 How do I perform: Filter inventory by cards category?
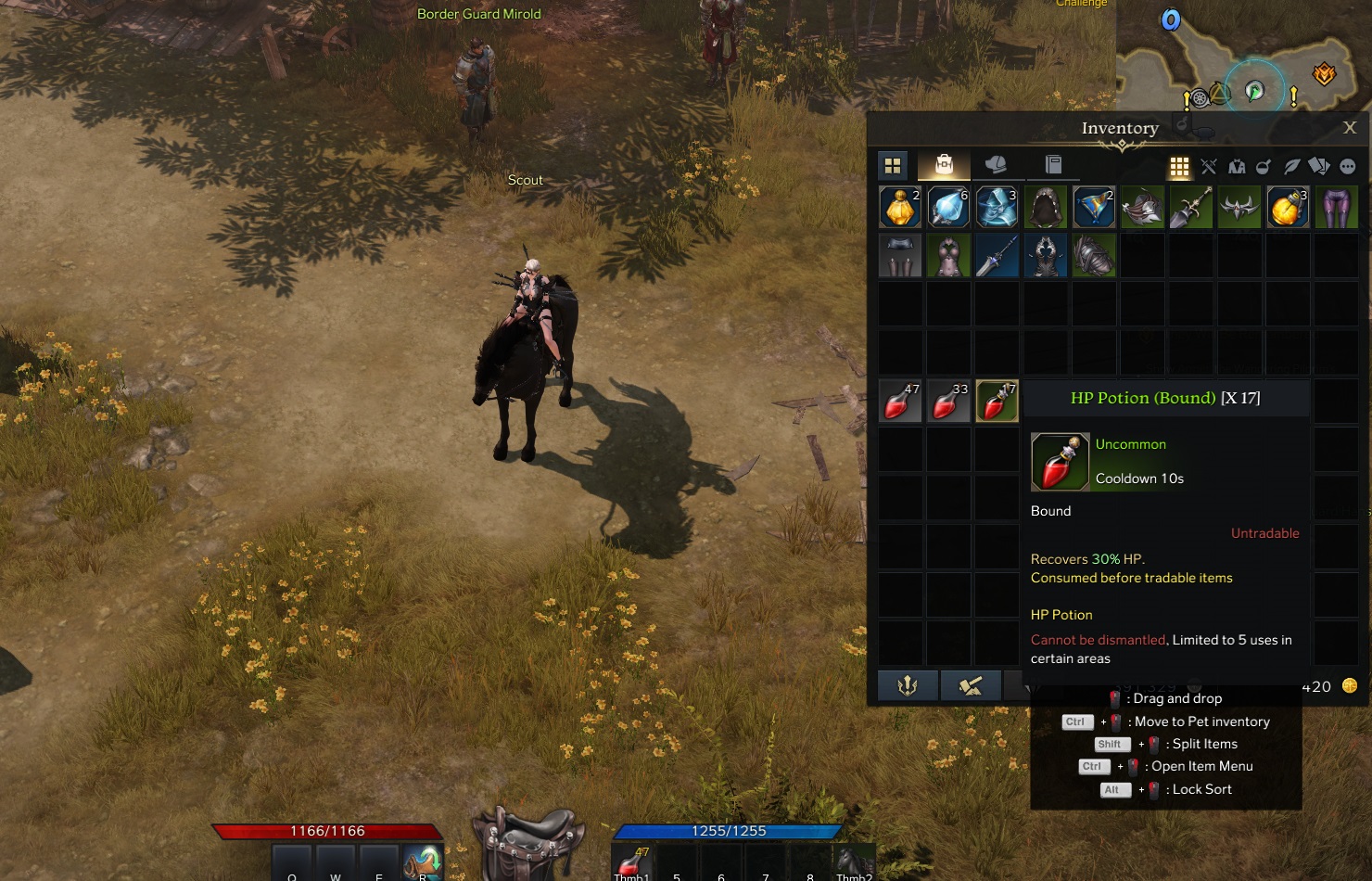coord(1319,167)
